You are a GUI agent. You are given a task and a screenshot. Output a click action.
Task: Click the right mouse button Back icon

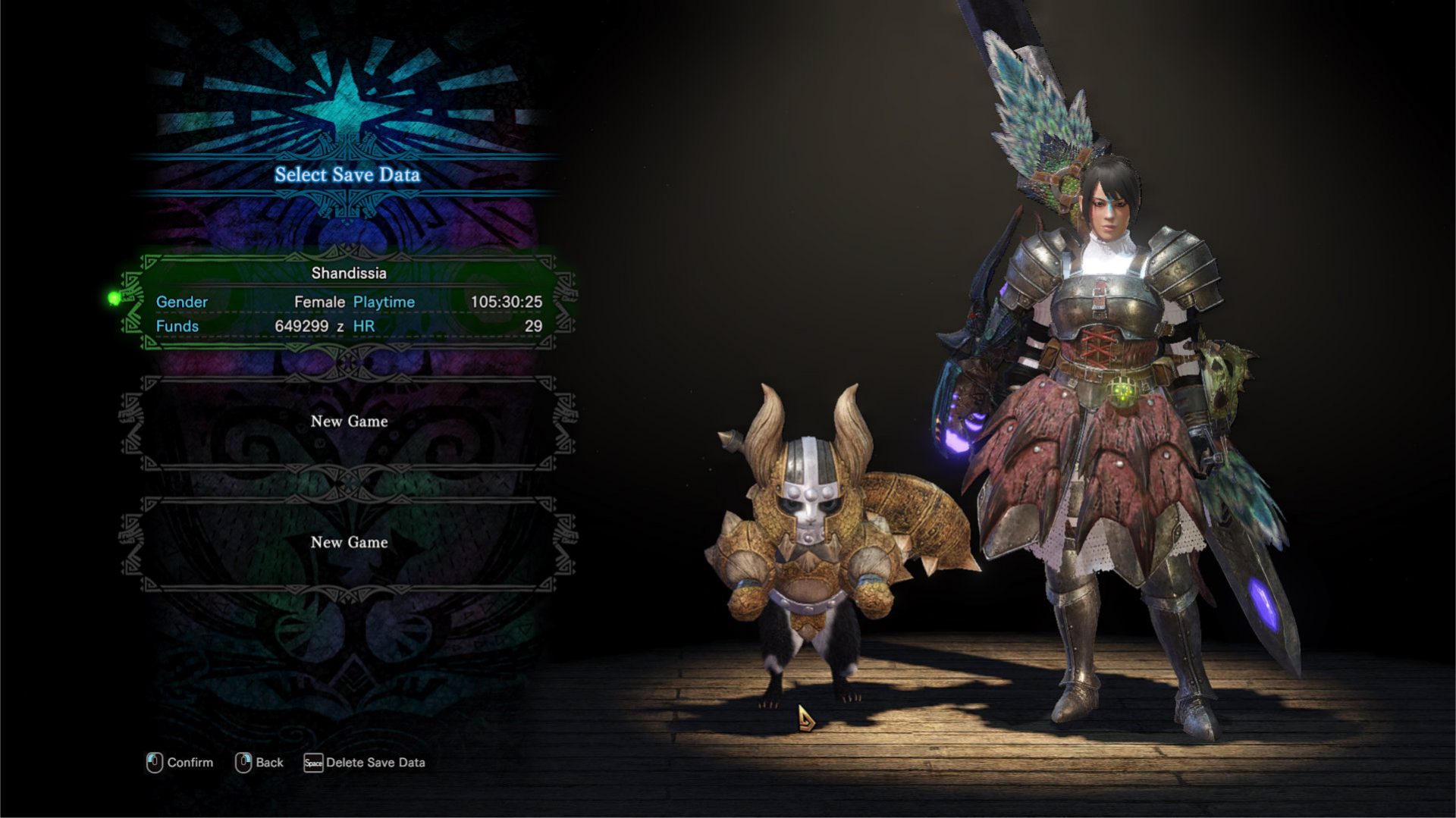pyautogui.click(x=244, y=763)
